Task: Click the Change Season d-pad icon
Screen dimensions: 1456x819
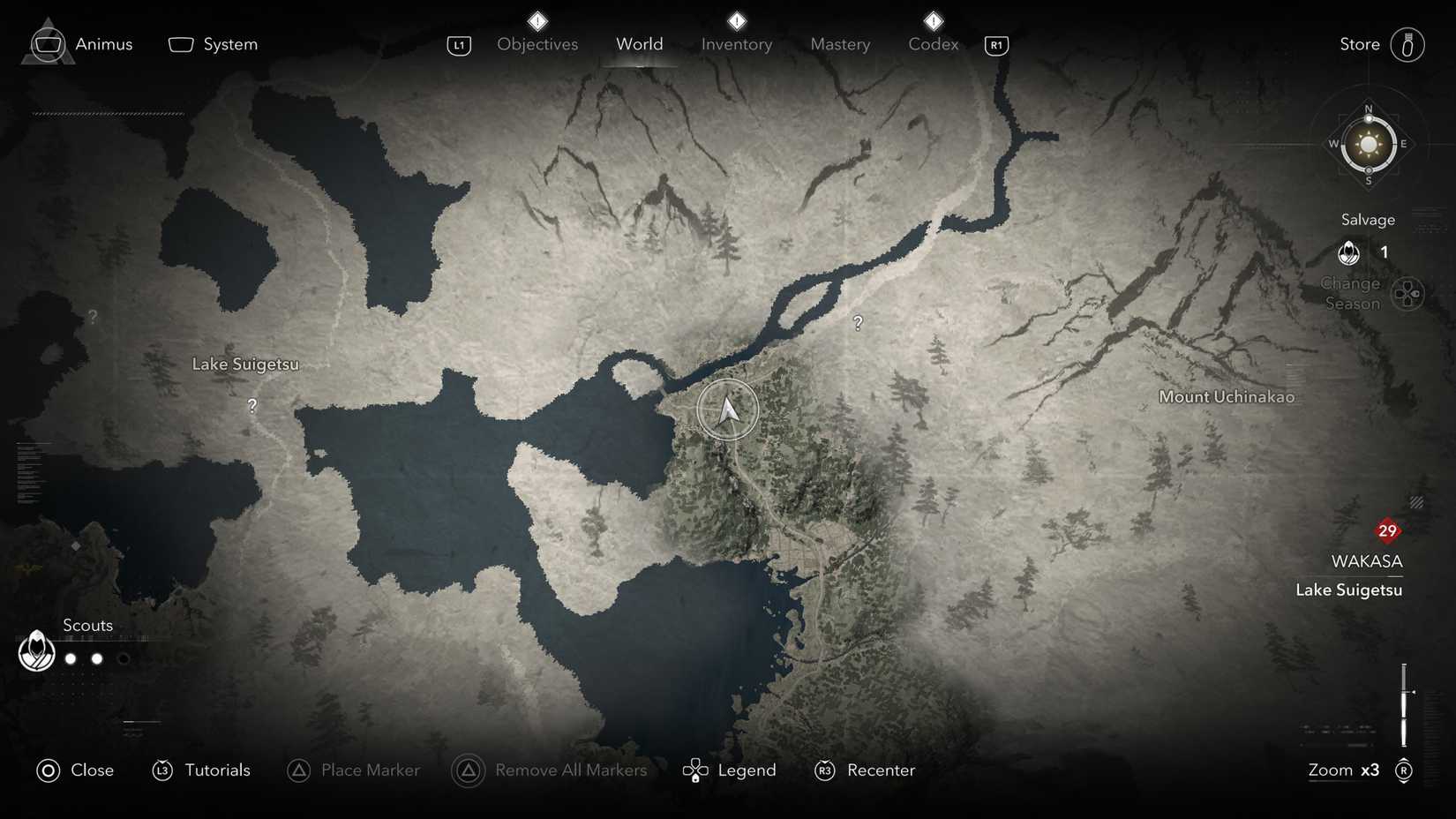Action: pyautogui.click(x=1409, y=292)
